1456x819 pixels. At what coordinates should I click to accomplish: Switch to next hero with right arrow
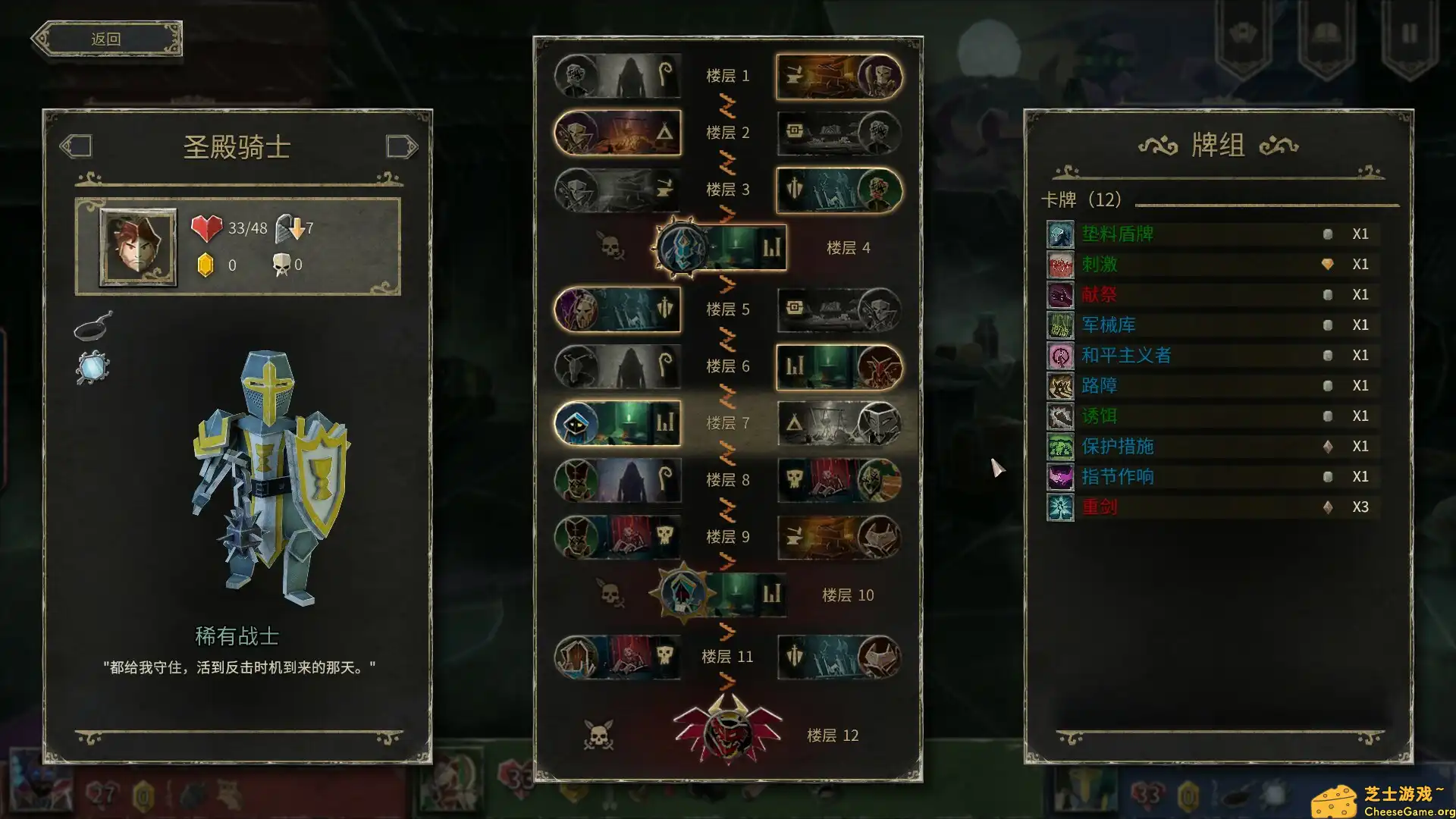coord(401,146)
